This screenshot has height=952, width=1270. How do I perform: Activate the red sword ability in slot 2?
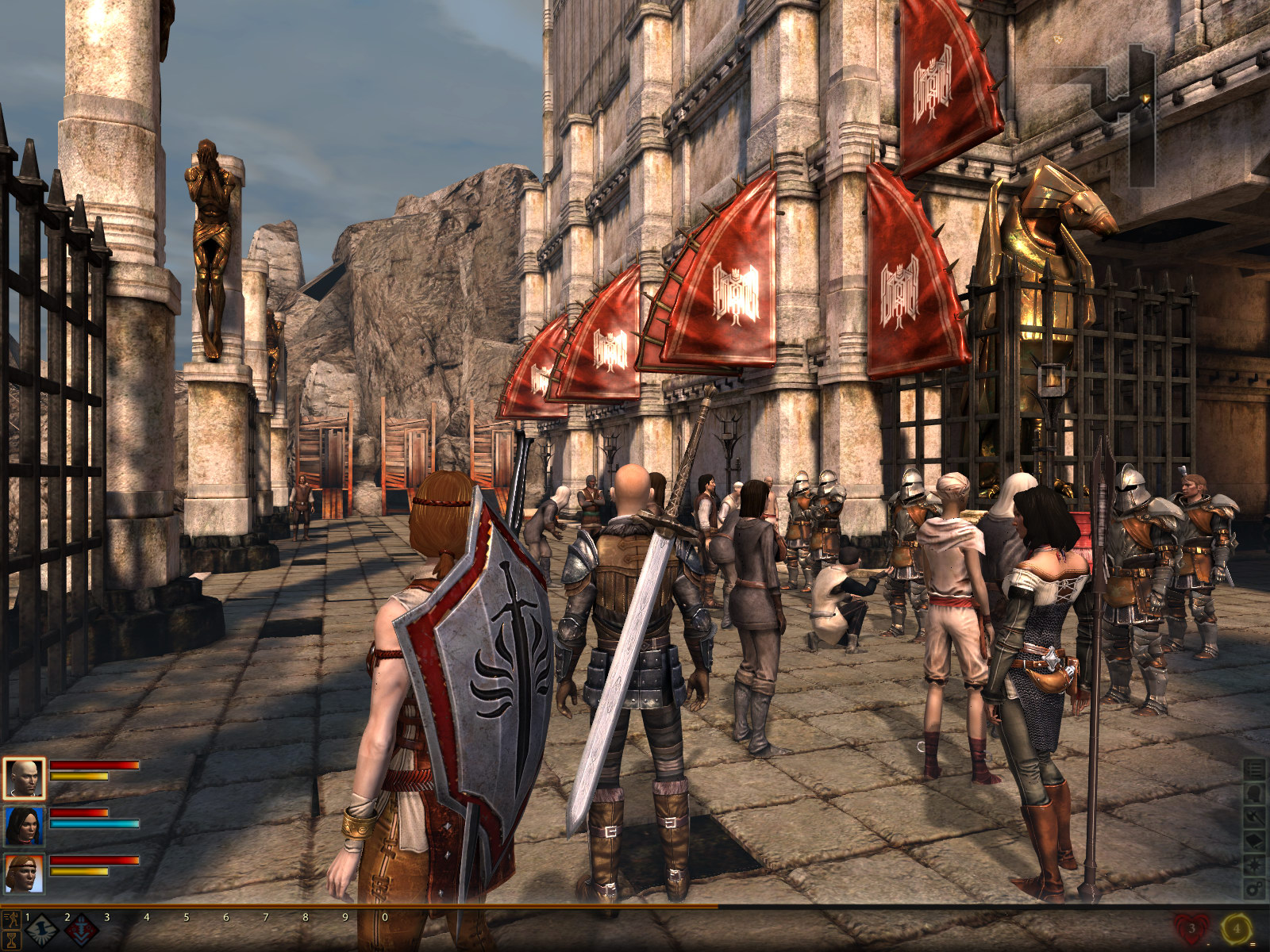click(x=81, y=930)
